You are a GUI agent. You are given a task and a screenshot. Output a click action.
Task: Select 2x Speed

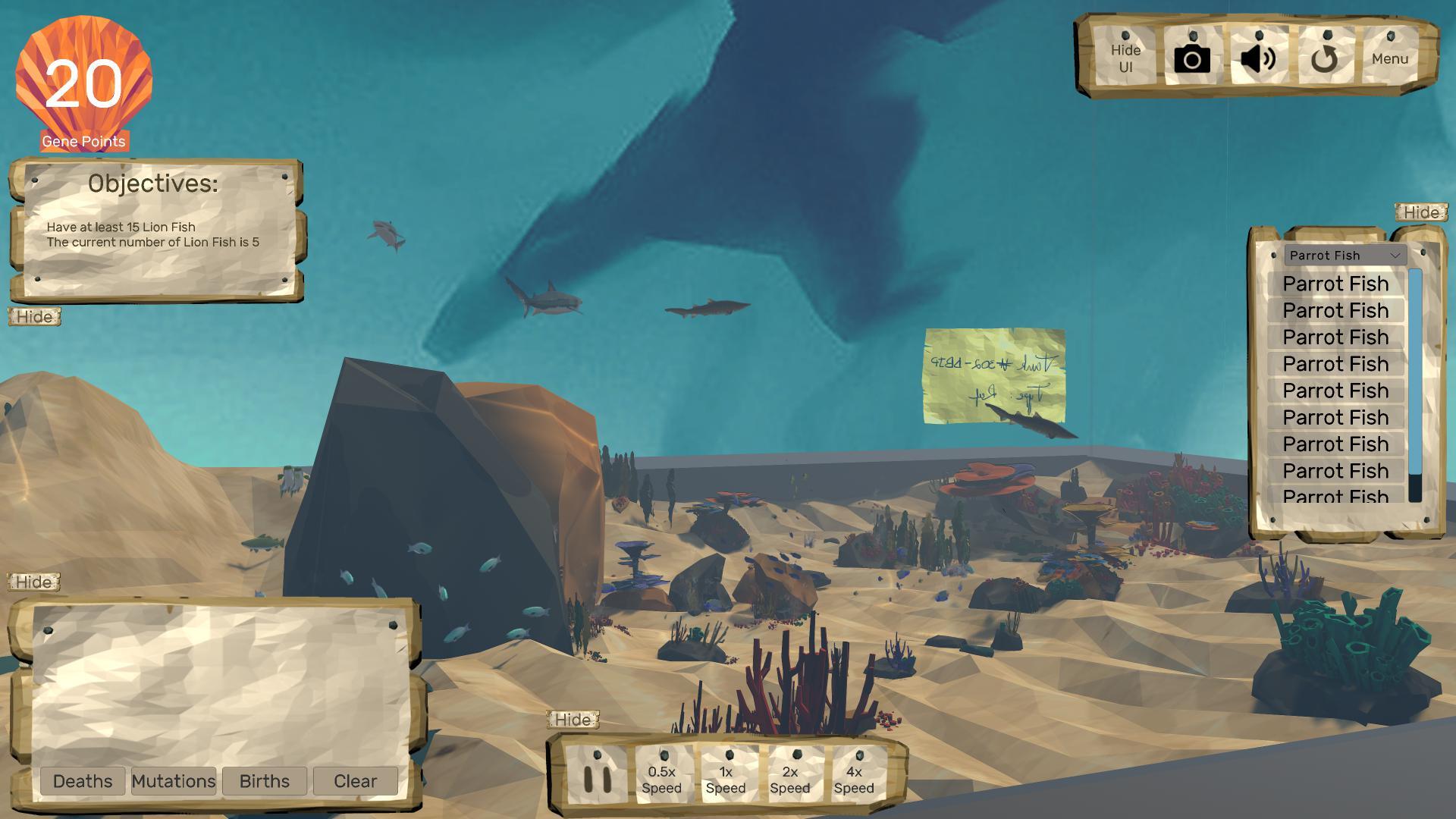(x=790, y=780)
